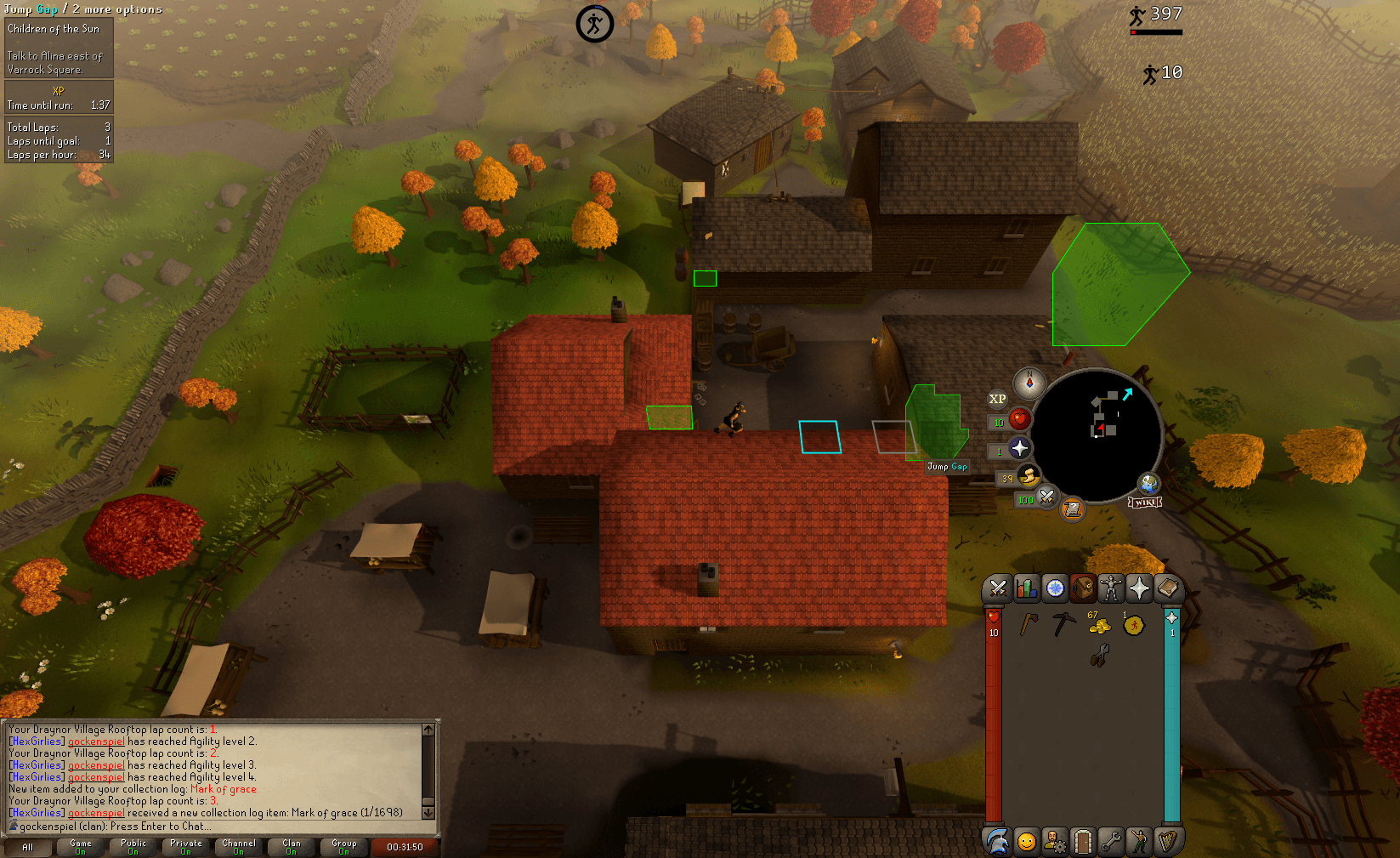Click the quest adviser scroll below the minimap
This screenshot has width=1400, height=858.
1073,509
